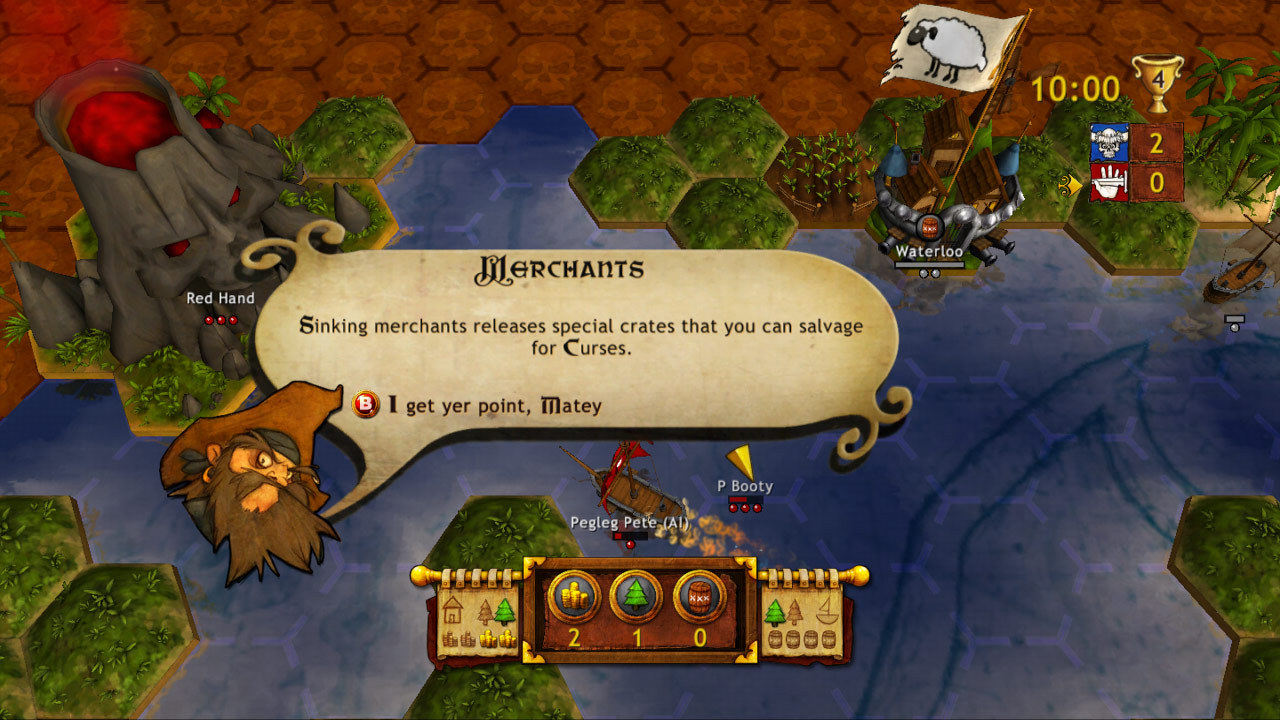Click the blue team skull banner icon
This screenshot has height=720, width=1280.
(x=1110, y=142)
